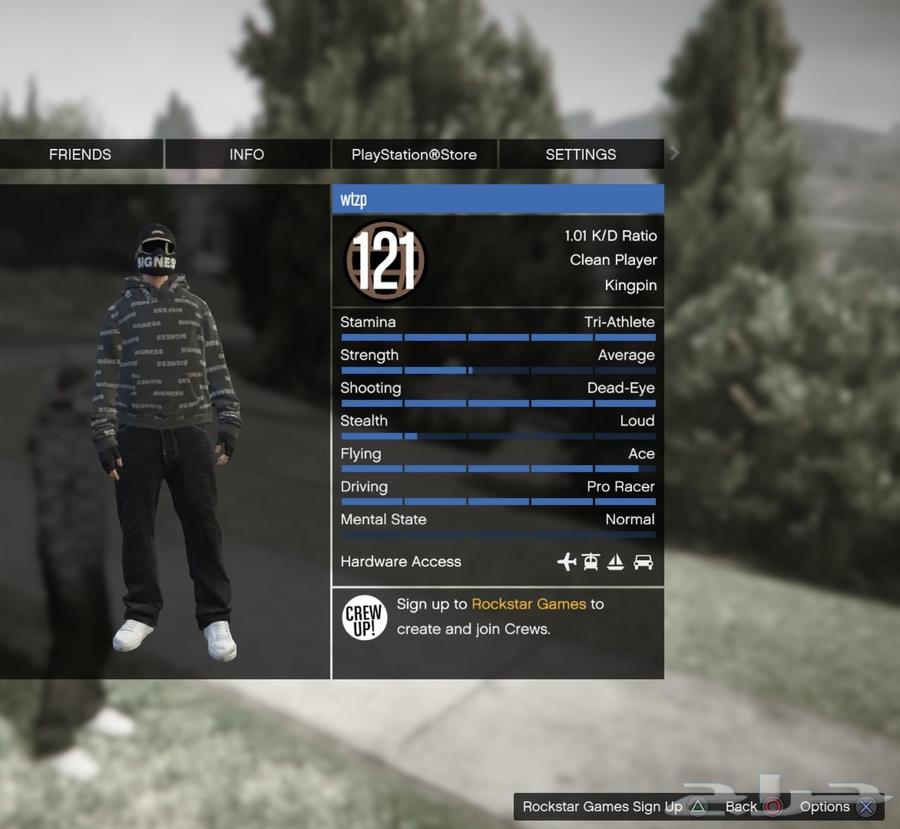Select the wtzp player name header
The width and height of the screenshot is (900, 829).
pos(497,199)
